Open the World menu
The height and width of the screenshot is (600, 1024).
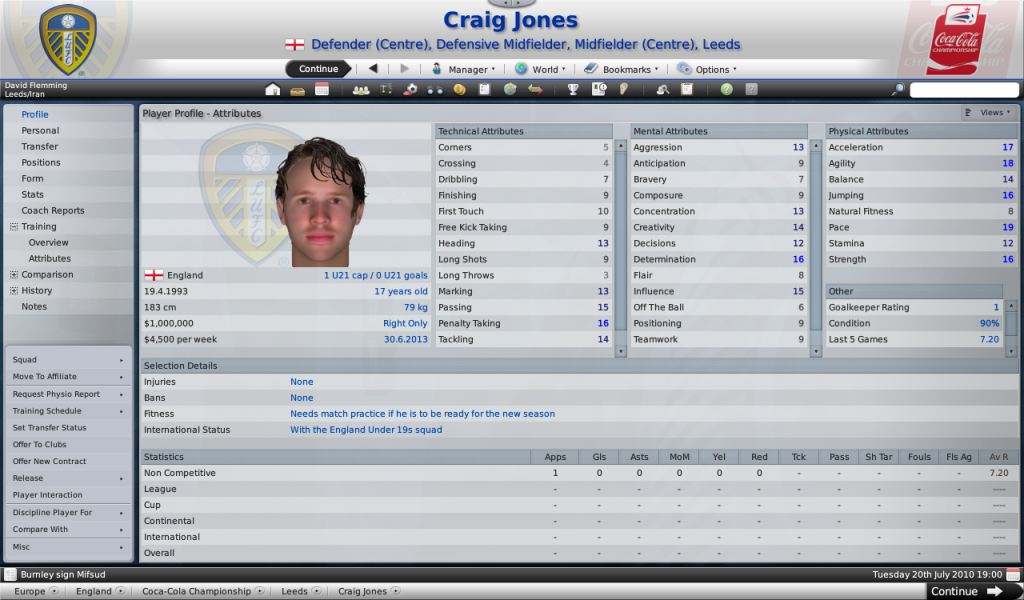(541, 69)
